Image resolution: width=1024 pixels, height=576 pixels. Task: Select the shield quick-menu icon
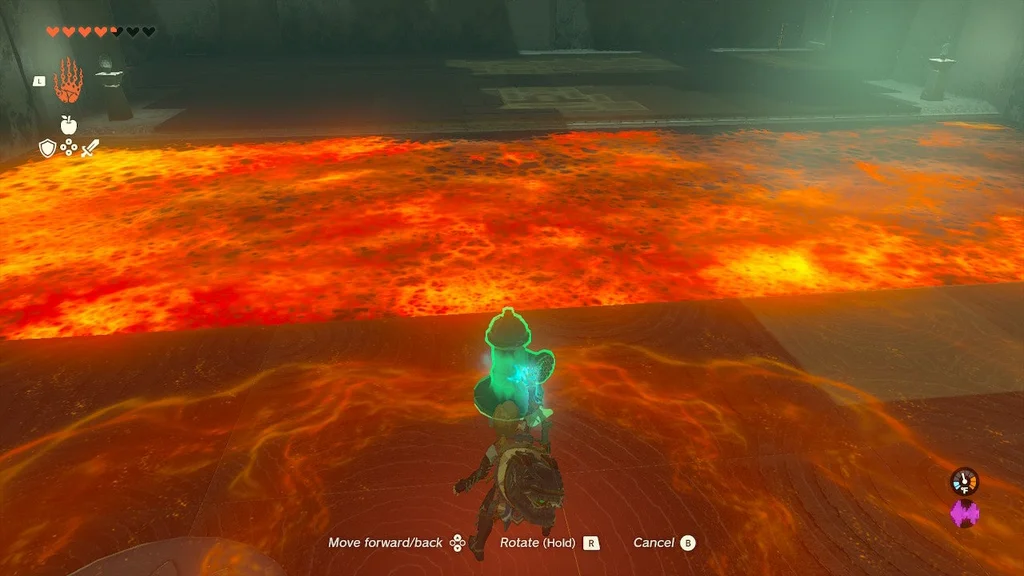pos(47,148)
